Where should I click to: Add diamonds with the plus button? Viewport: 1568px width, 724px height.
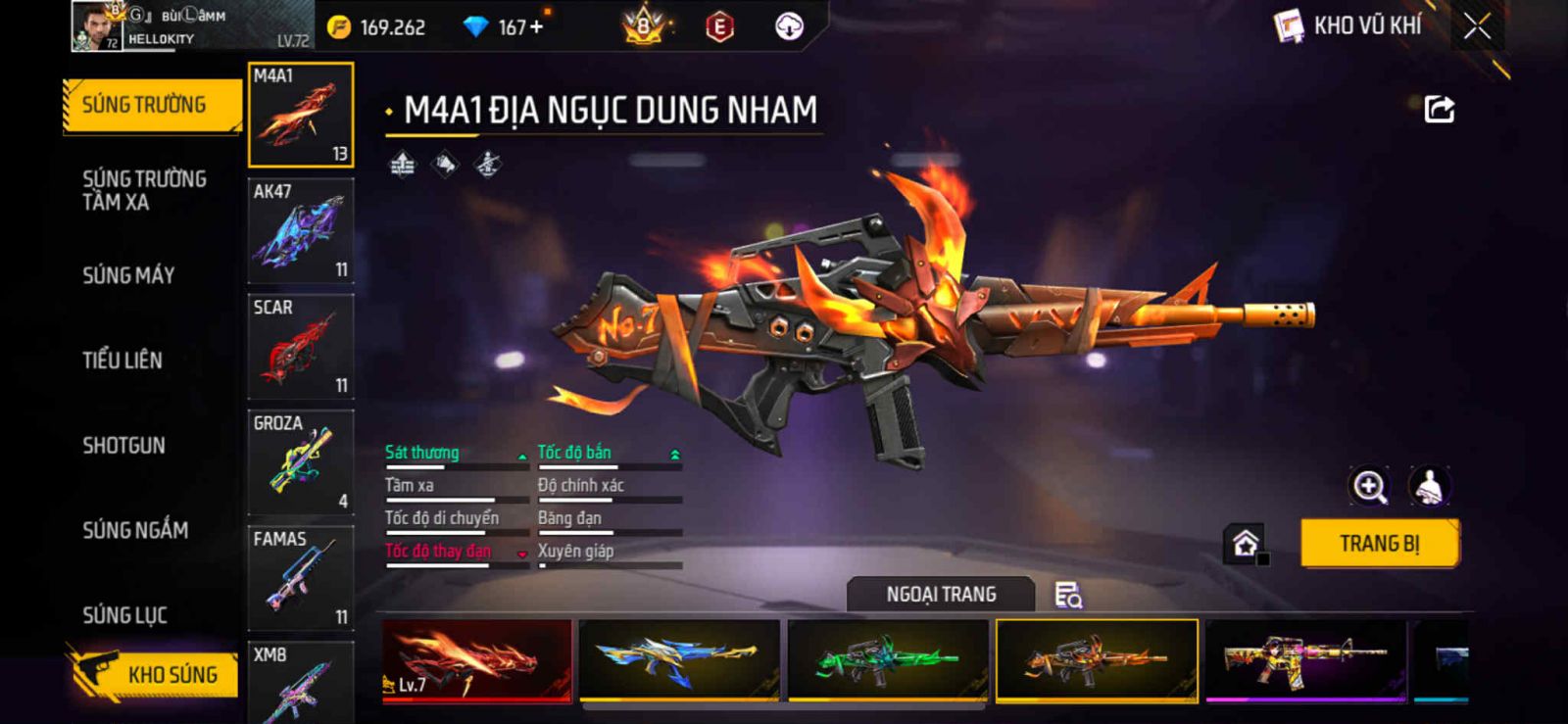click(x=536, y=26)
